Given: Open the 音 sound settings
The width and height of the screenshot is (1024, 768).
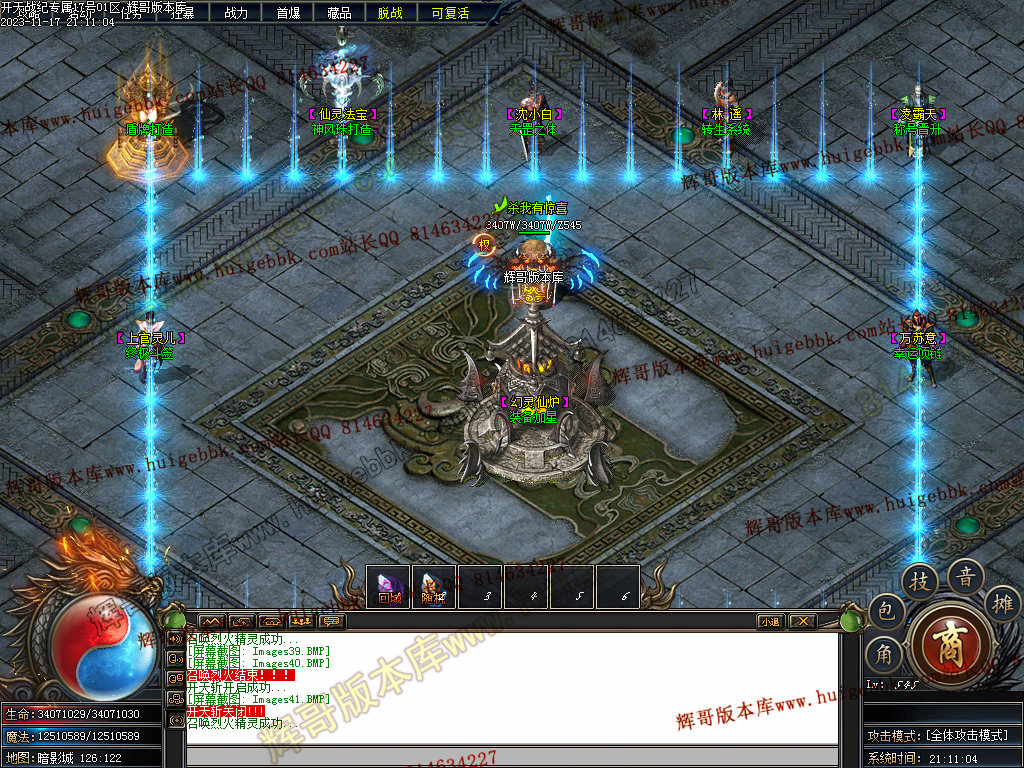Looking at the screenshot, I should [967, 576].
